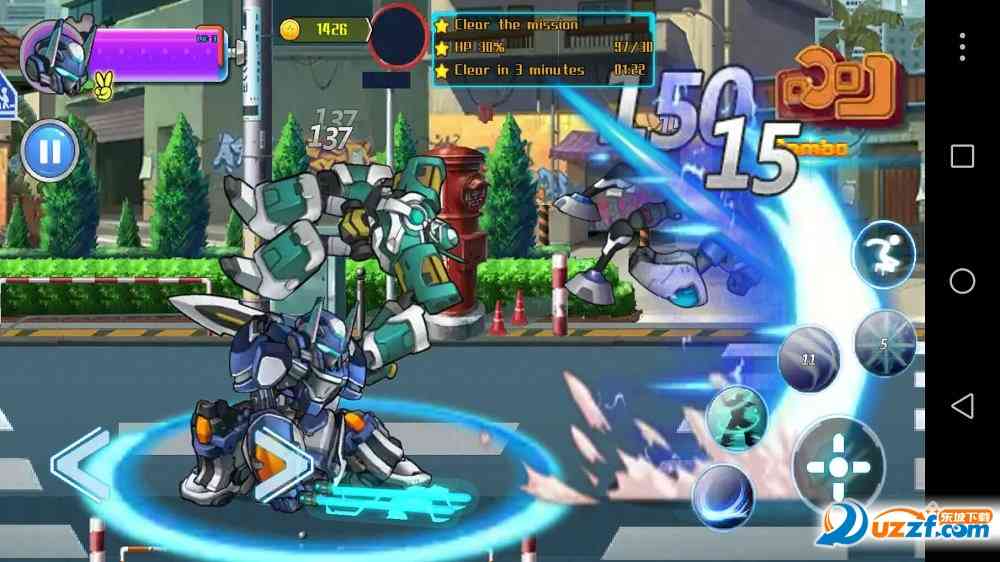Tap the move-left arrow control
This screenshot has width=1000, height=562.
pos(82,464)
